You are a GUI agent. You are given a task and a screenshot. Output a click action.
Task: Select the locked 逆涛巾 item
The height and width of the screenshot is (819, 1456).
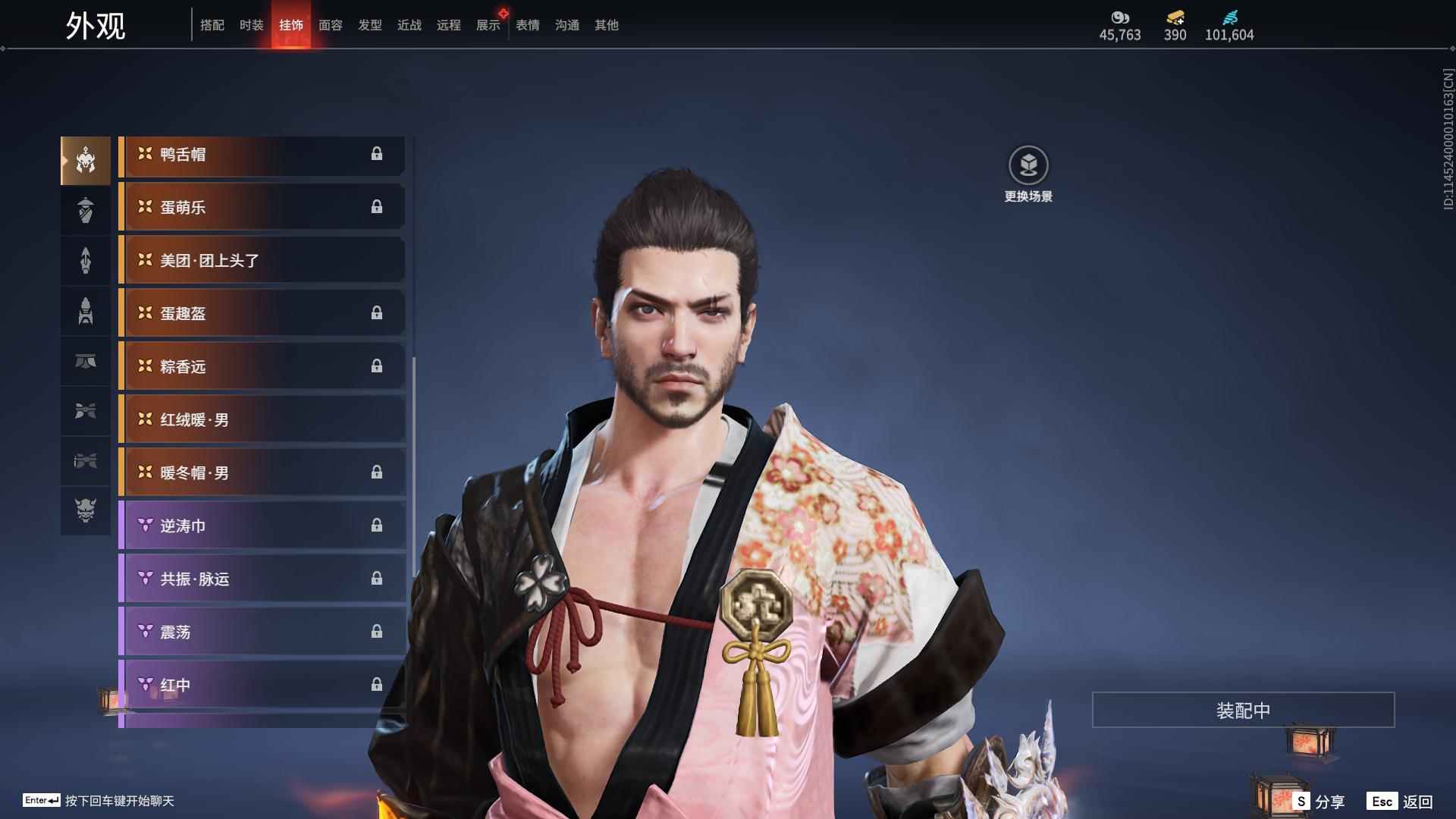(262, 526)
